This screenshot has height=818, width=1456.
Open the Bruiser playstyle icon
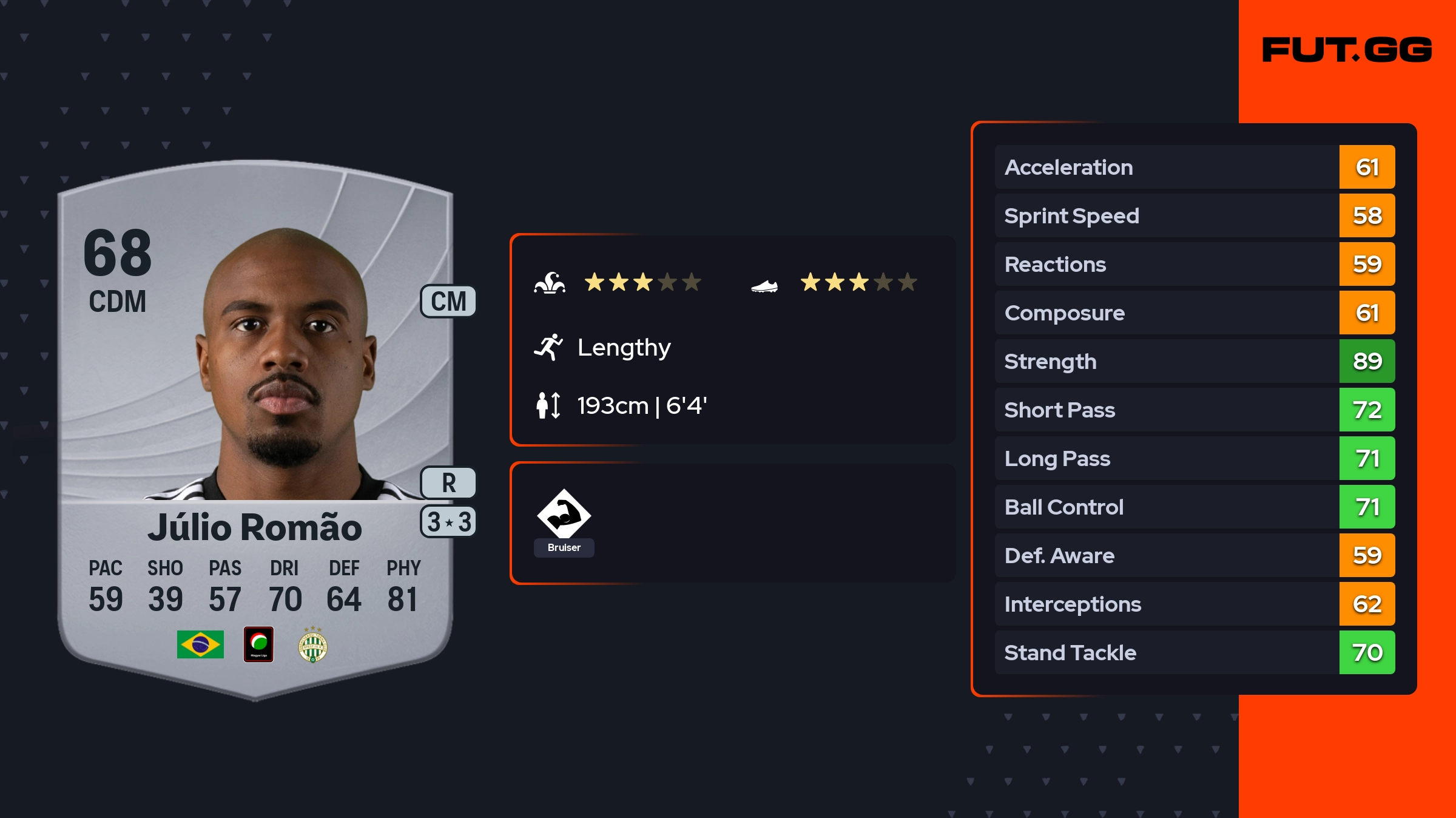(564, 516)
